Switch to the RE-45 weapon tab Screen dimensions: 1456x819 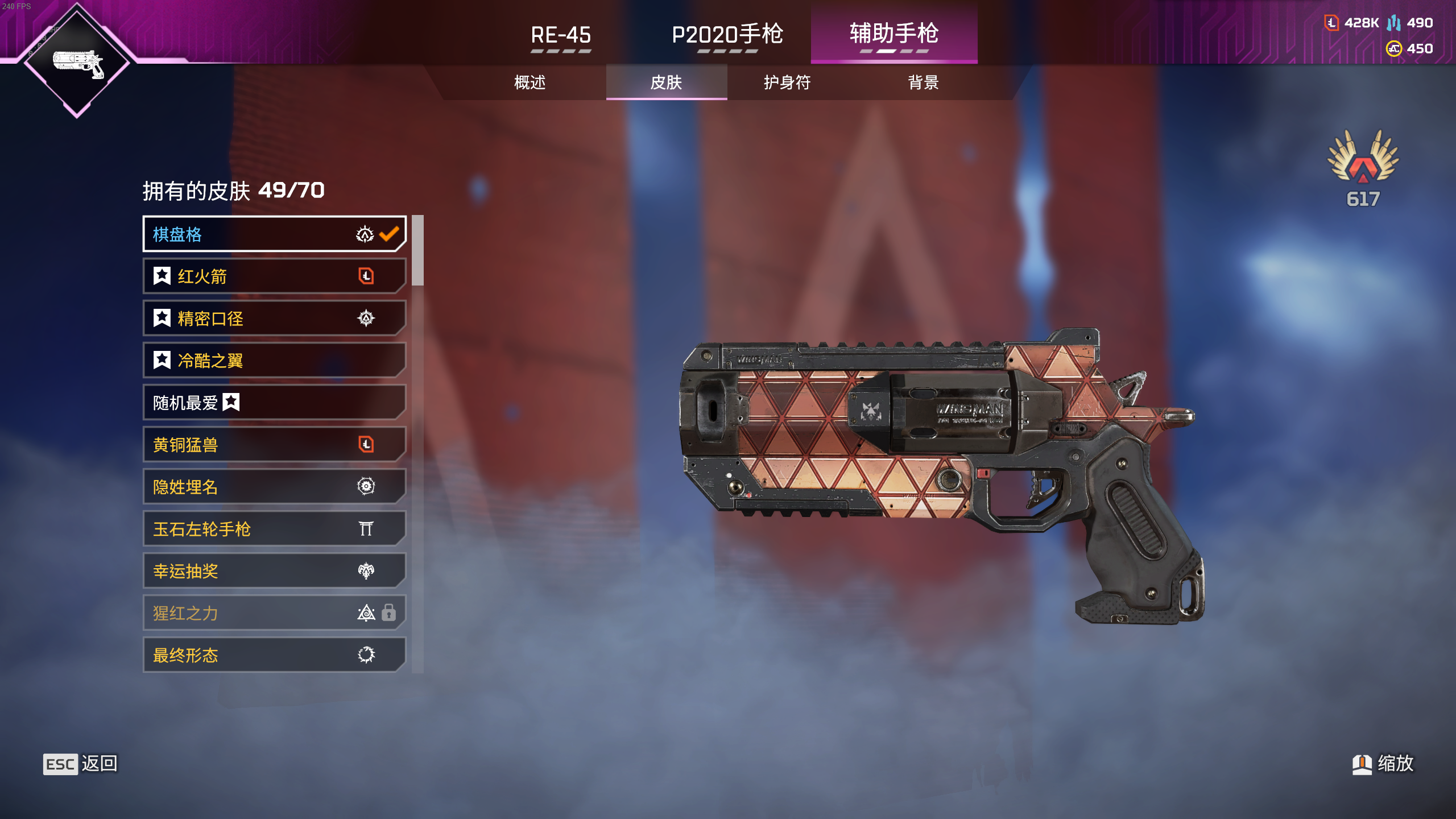(x=561, y=35)
